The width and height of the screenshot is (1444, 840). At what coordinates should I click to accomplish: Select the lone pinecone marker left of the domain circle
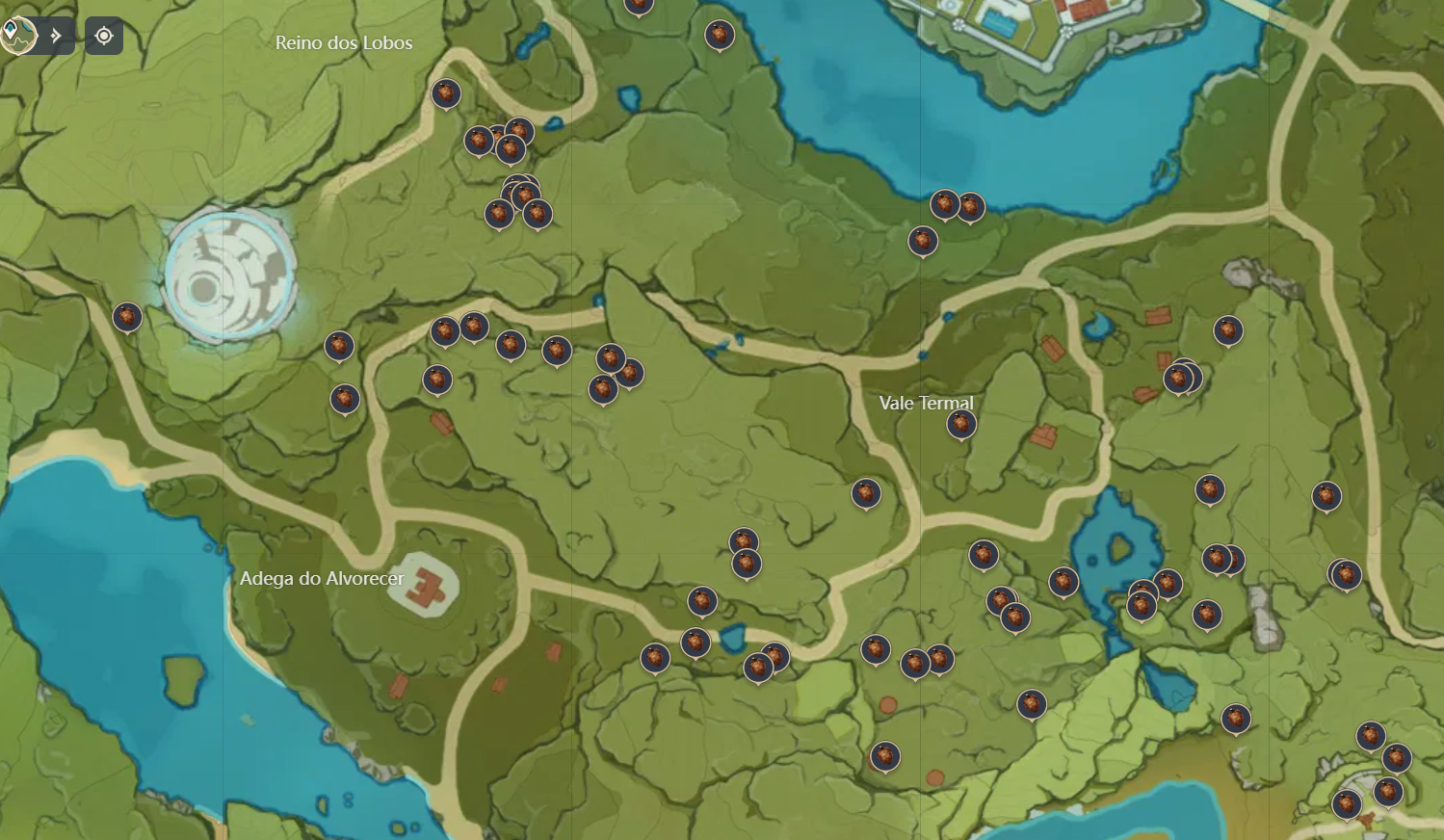(126, 316)
